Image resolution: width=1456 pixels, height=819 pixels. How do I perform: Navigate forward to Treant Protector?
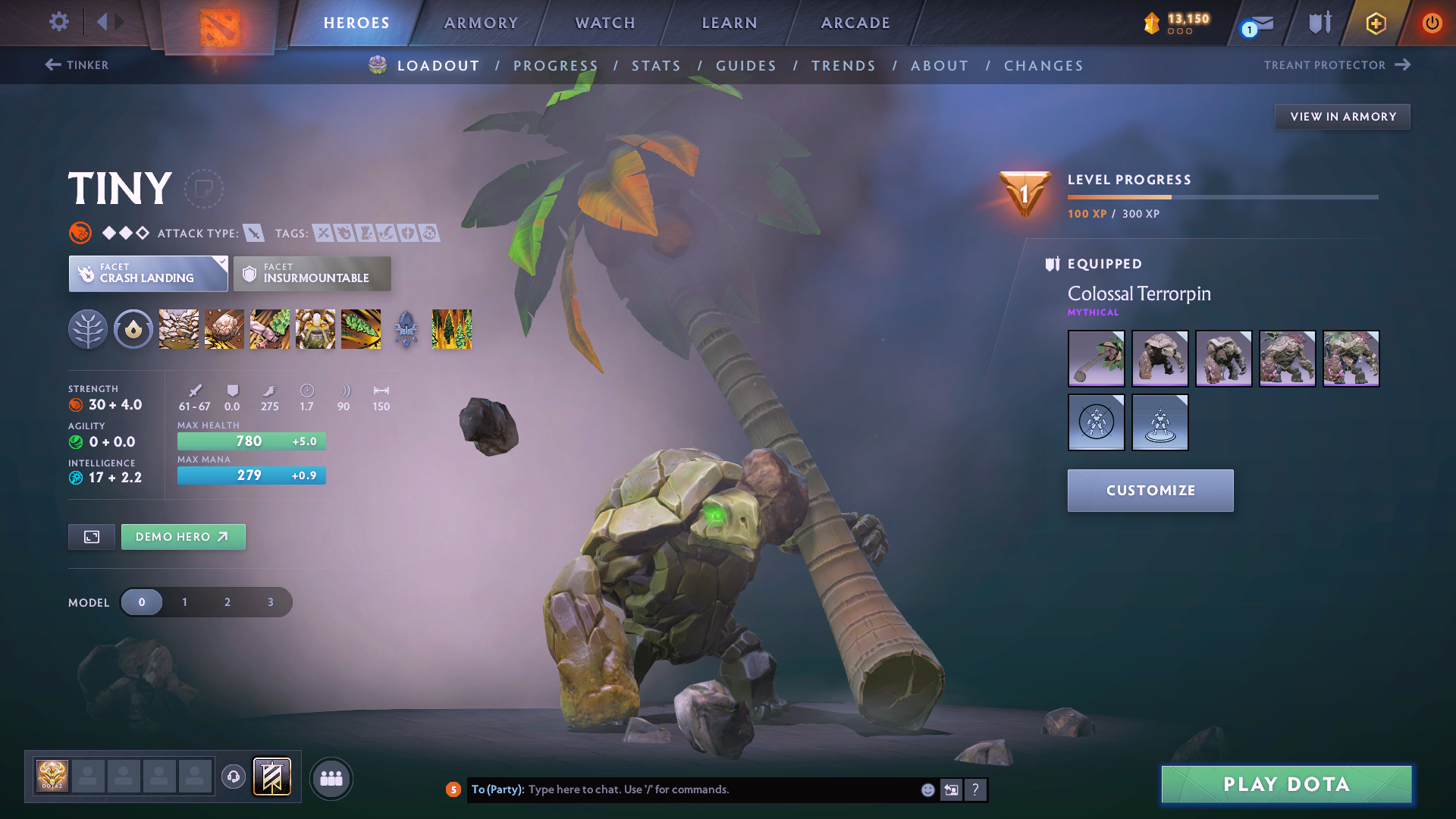[x=1337, y=65]
